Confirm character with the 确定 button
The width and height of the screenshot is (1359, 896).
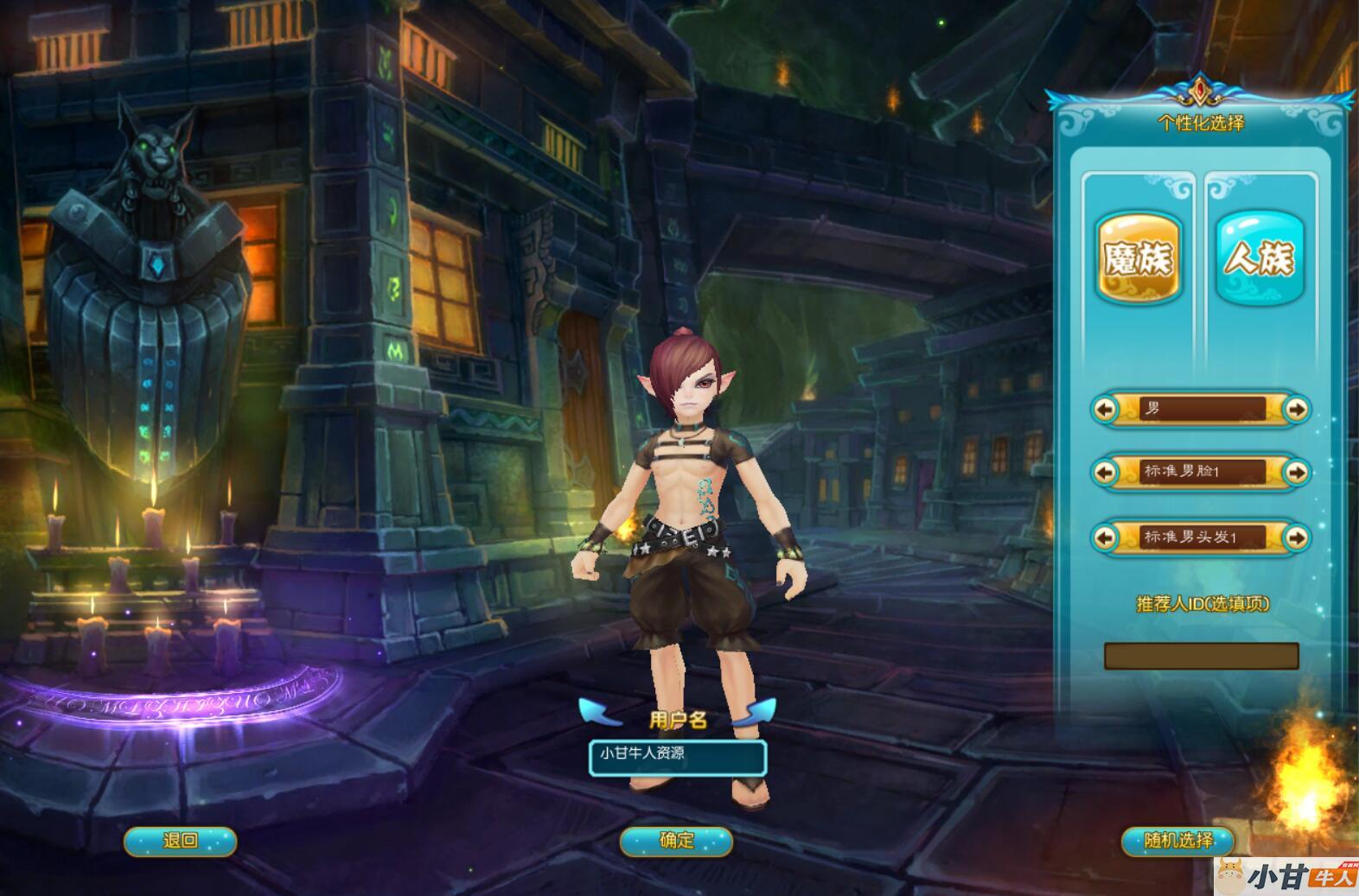tap(676, 841)
